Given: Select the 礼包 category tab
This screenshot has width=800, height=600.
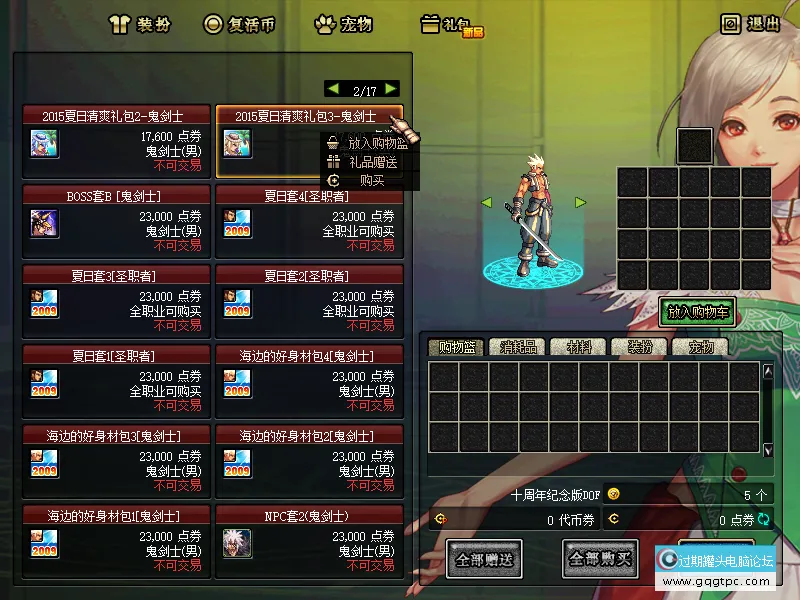Looking at the screenshot, I should click(450, 24).
